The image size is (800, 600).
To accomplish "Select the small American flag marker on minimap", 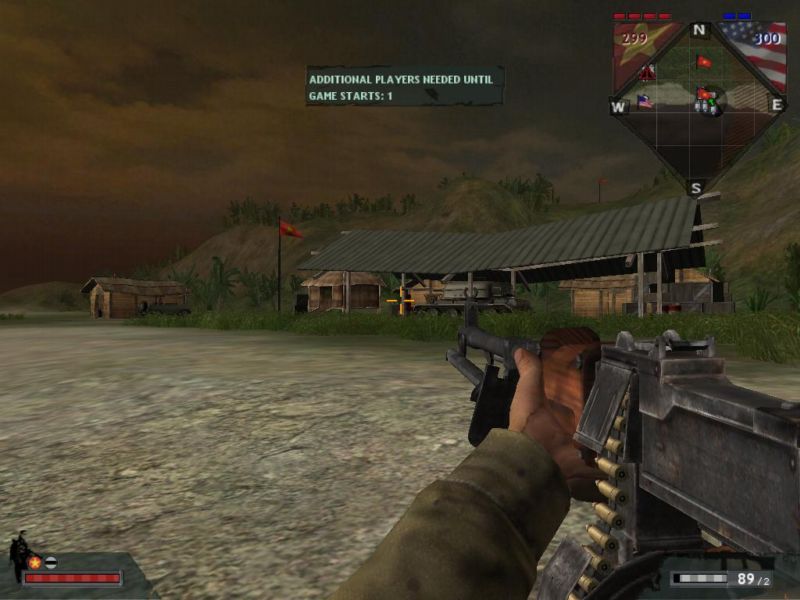I will coord(644,101).
